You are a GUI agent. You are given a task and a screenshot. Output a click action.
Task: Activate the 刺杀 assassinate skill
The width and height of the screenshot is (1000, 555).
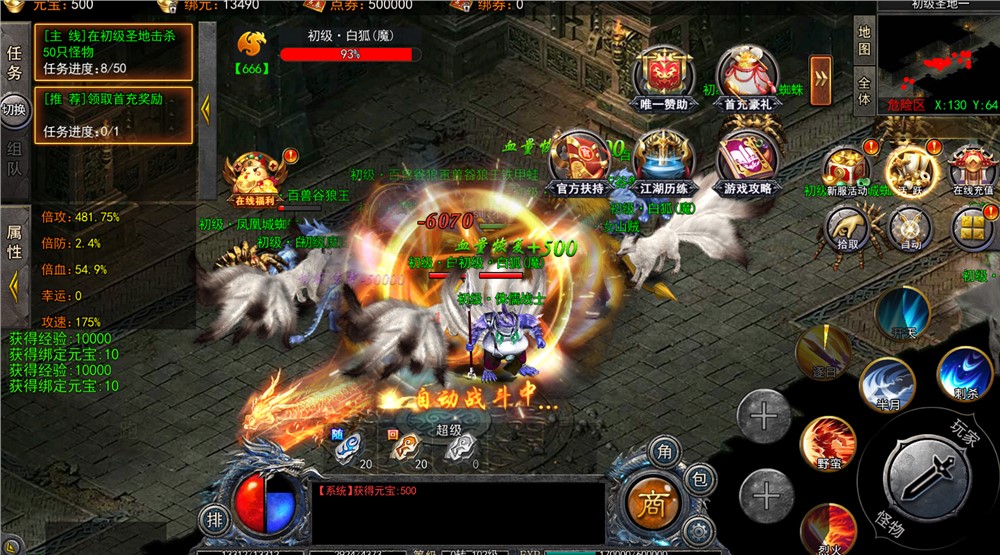point(965,373)
